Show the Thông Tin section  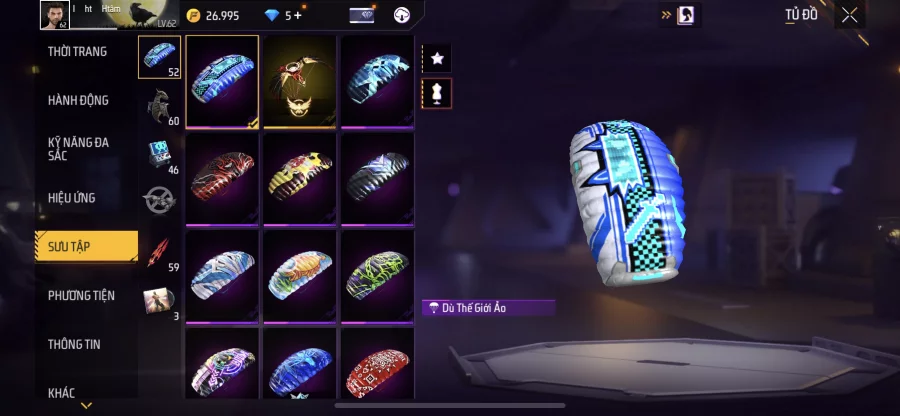coord(76,344)
